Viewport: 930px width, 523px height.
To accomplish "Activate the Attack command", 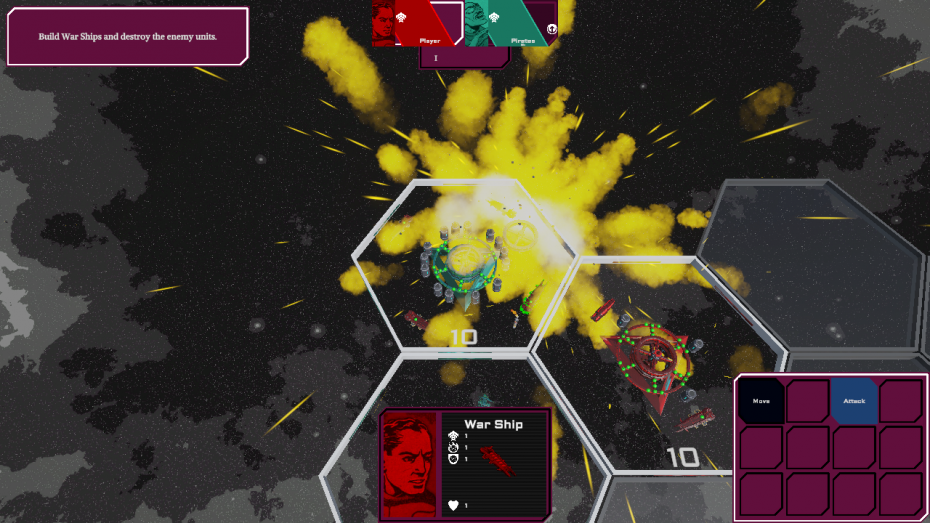I will [854, 401].
